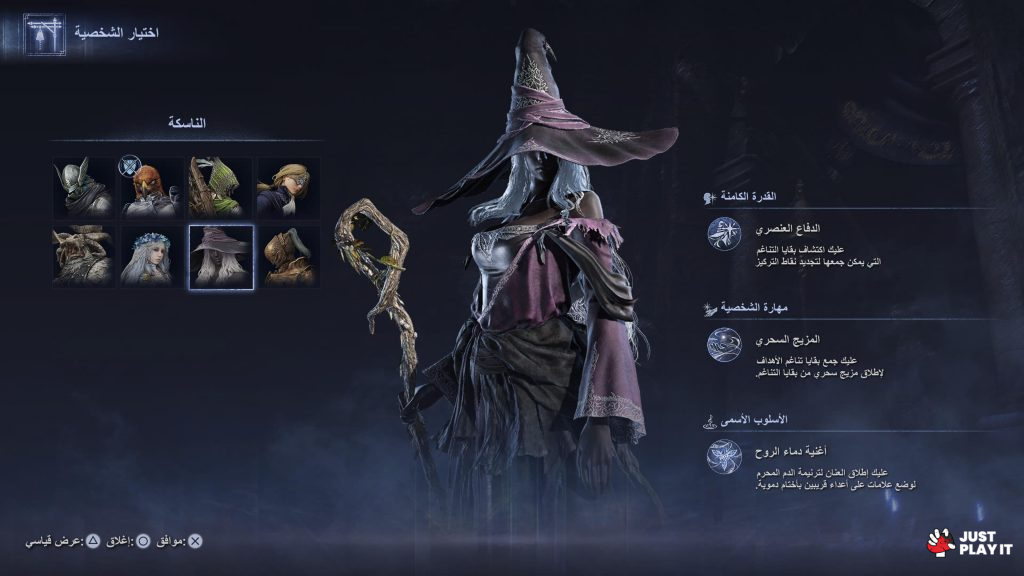Click the أغنية دماء الروح ultimate art icon
The height and width of the screenshot is (576, 1024).
[724, 457]
